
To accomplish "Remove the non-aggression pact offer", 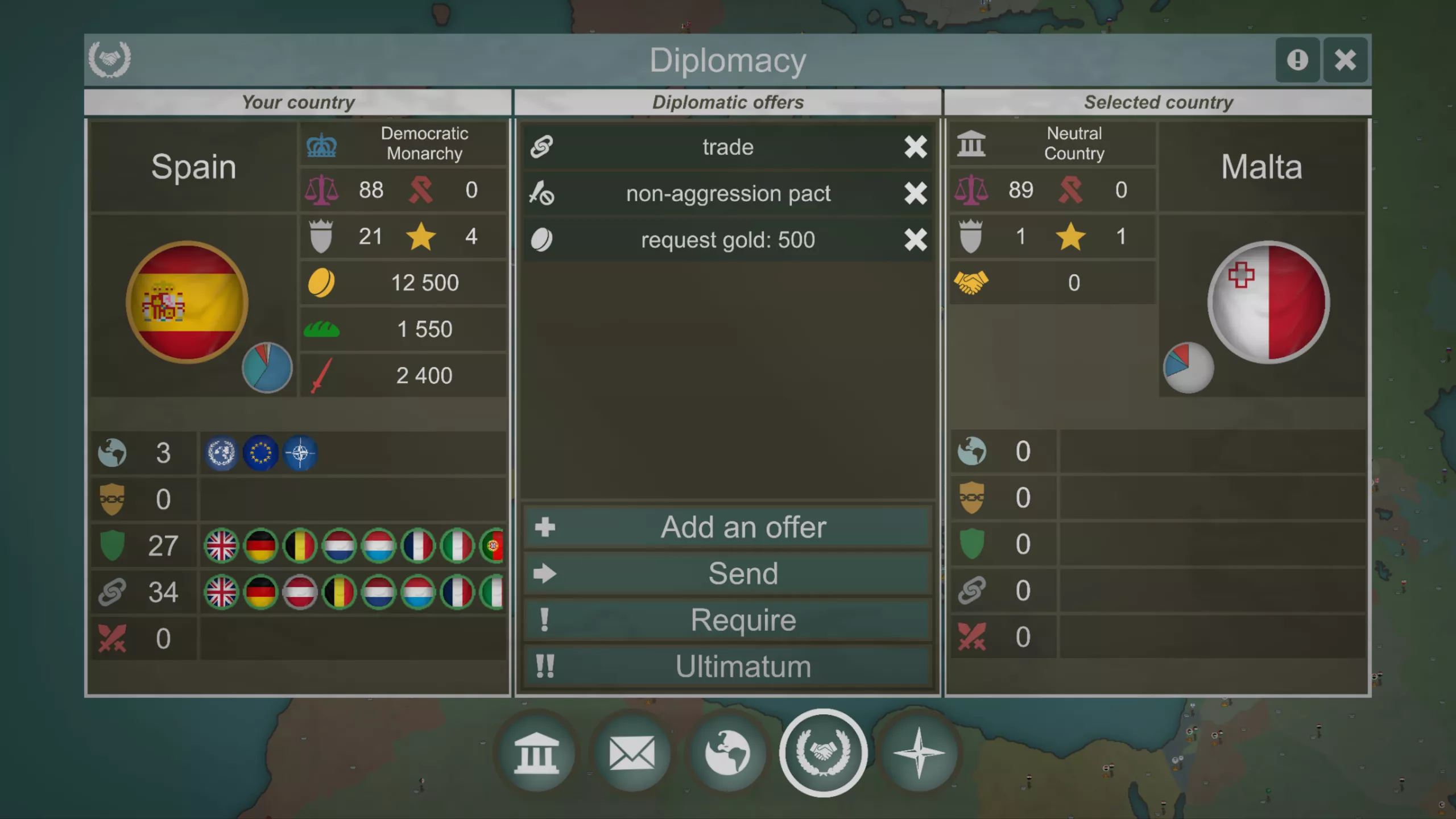I will coord(915,193).
